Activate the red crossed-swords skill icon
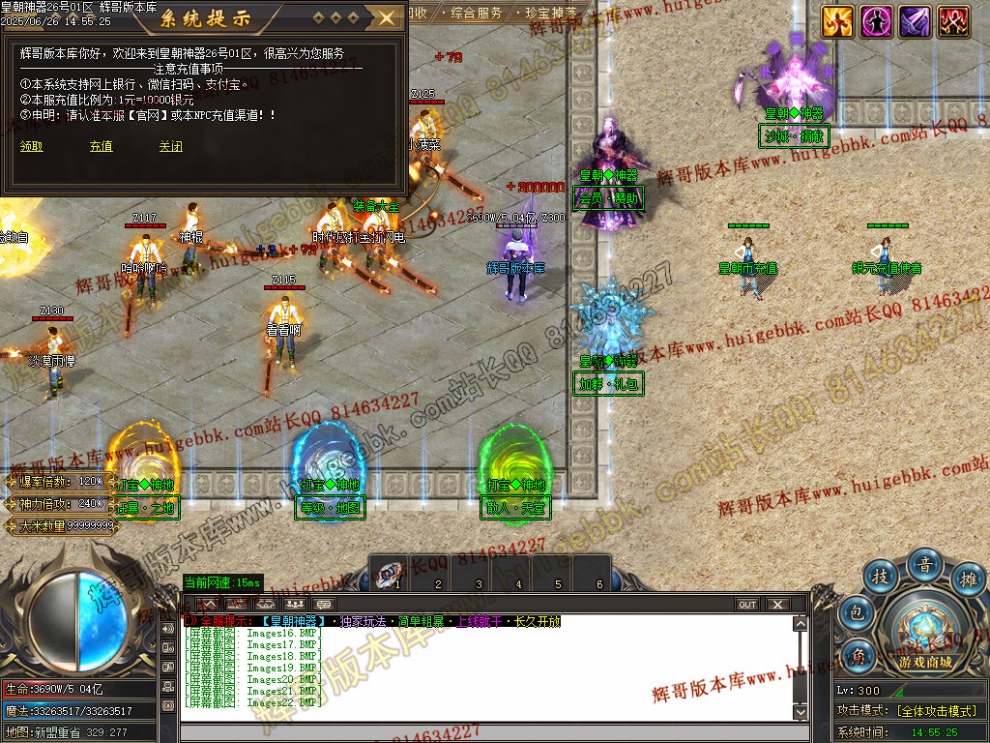 [953, 22]
